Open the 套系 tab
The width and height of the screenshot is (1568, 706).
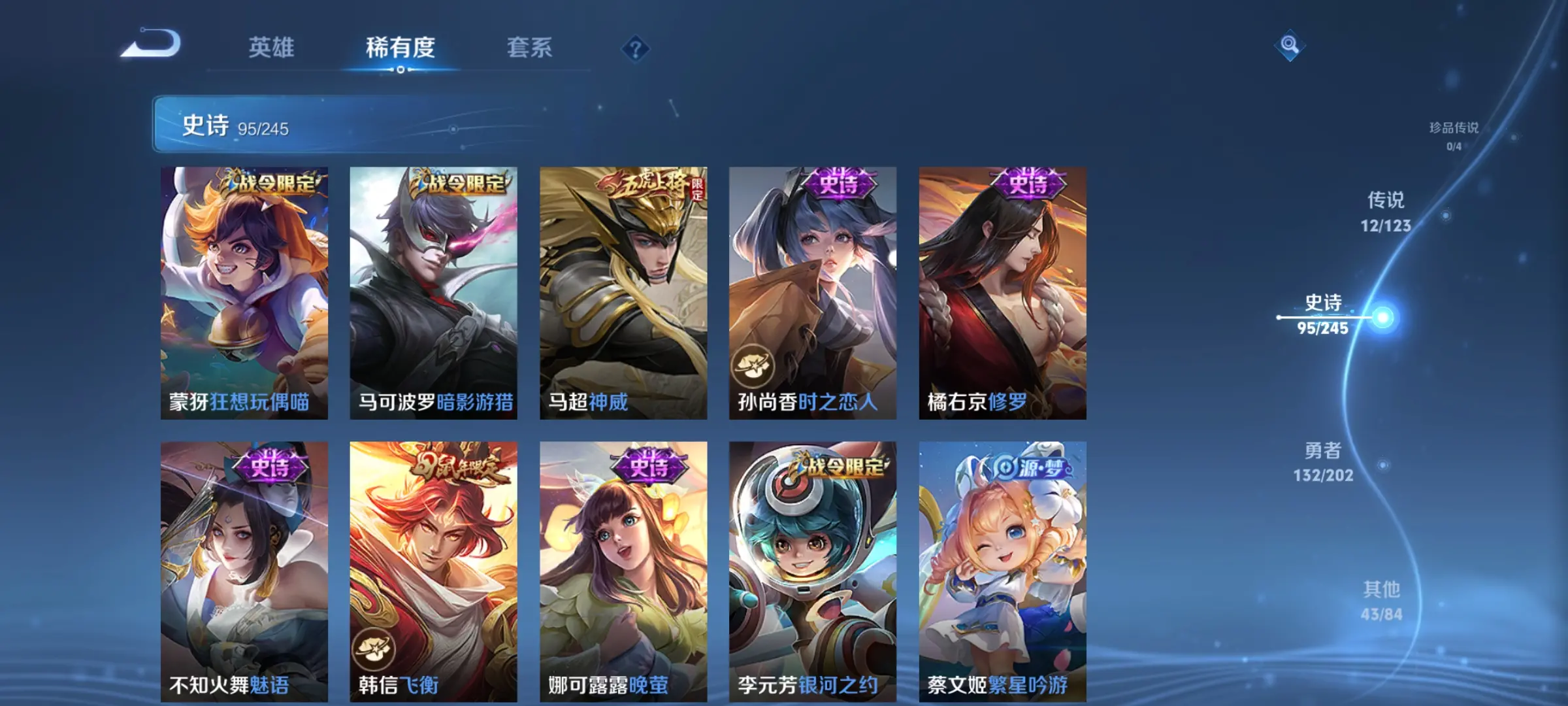click(529, 47)
